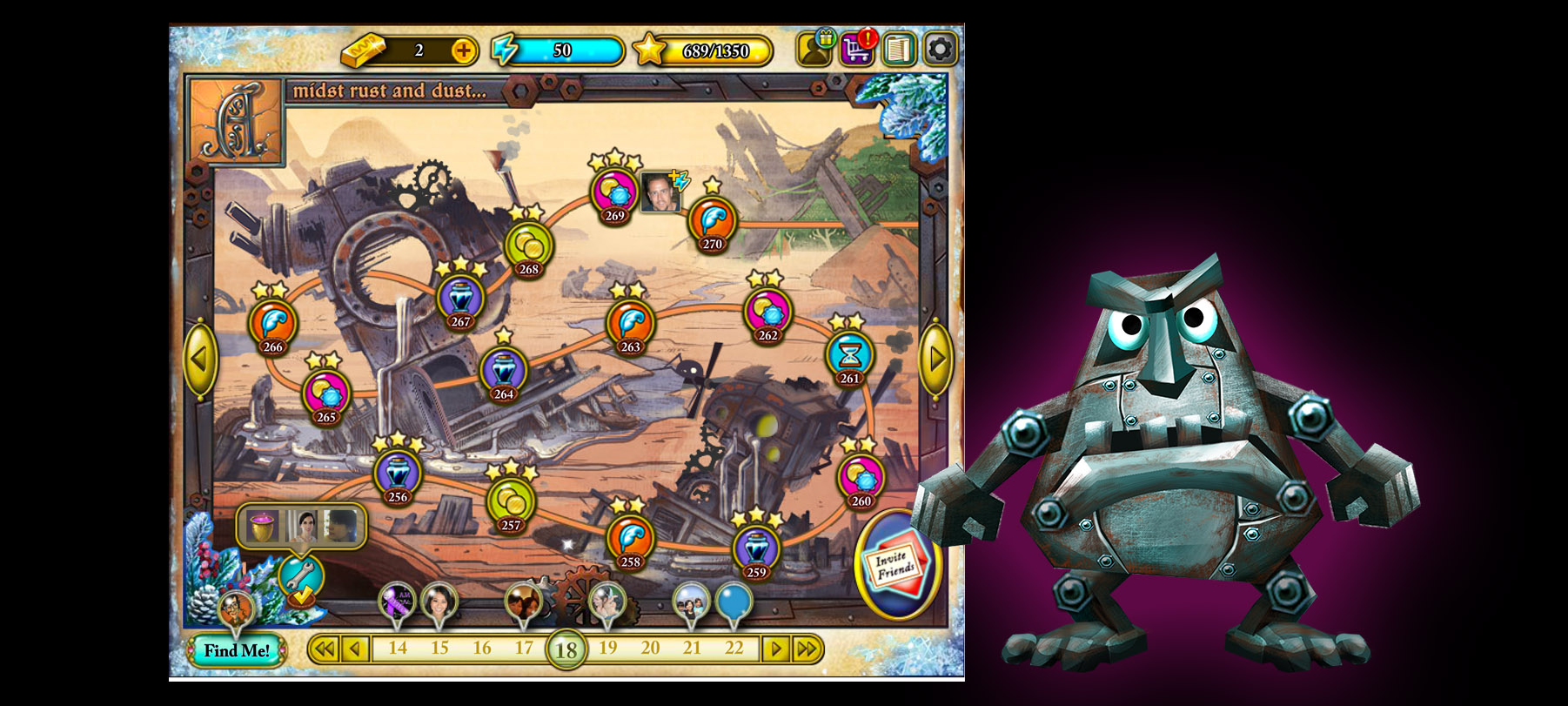Image resolution: width=1568 pixels, height=706 pixels.
Task: Open the settings gear menu
Action: click(940, 50)
